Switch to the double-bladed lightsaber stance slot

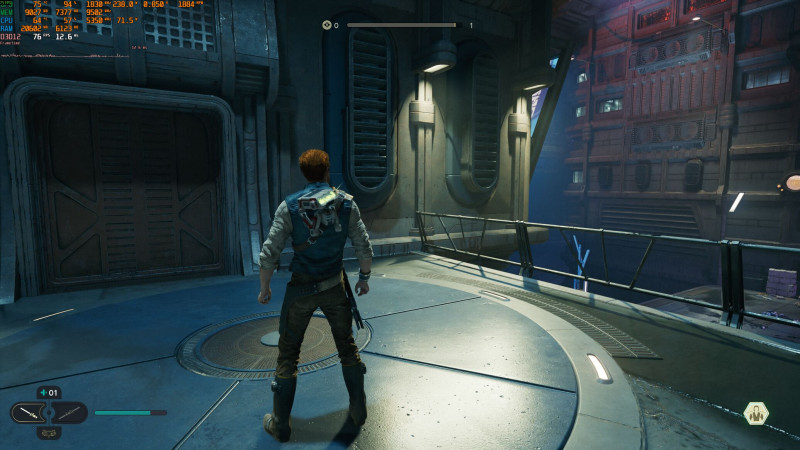coord(68,413)
